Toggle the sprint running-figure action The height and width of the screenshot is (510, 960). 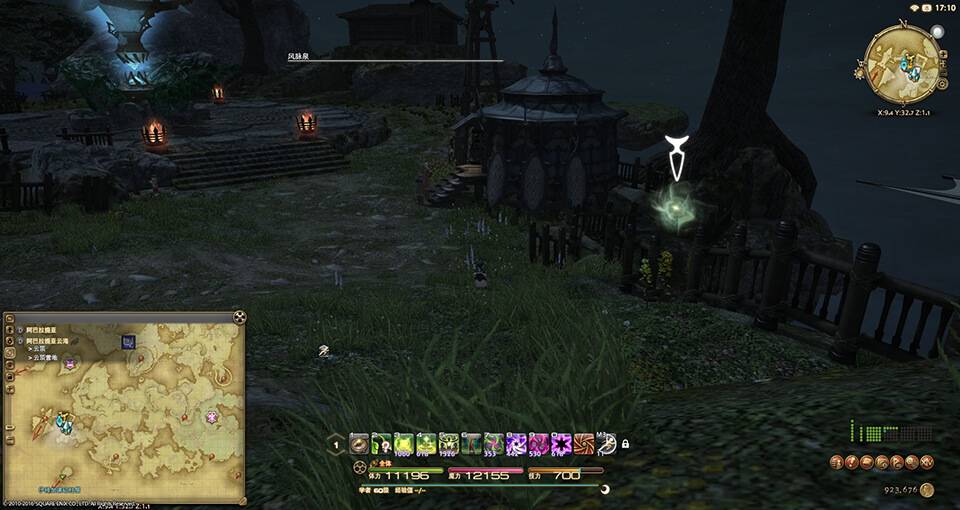(x=606, y=444)
